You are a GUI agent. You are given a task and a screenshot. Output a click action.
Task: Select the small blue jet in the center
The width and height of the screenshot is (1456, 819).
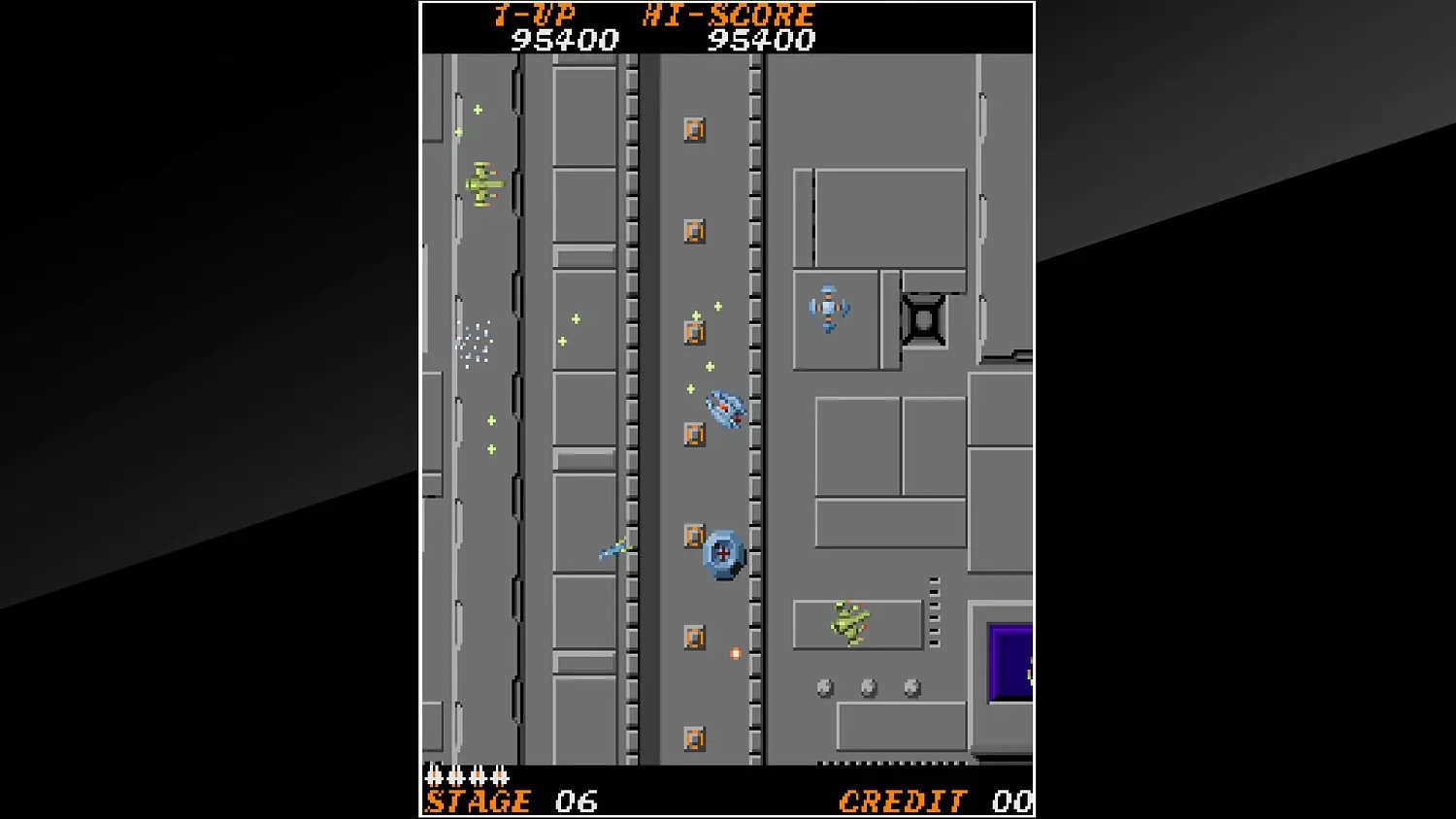click(x=613, y=548)
